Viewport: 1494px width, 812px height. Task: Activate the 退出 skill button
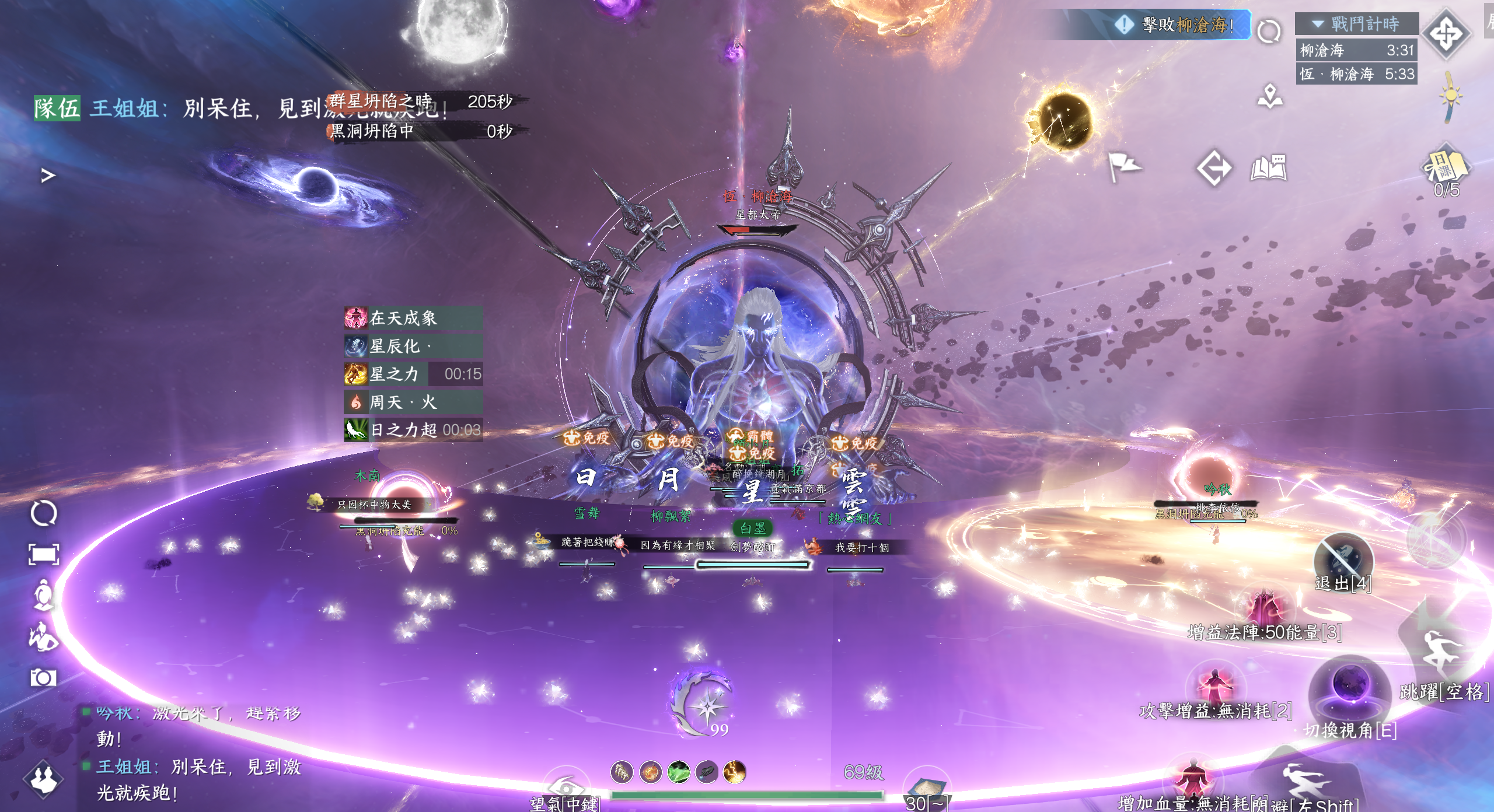click(x=1343, y=561)
